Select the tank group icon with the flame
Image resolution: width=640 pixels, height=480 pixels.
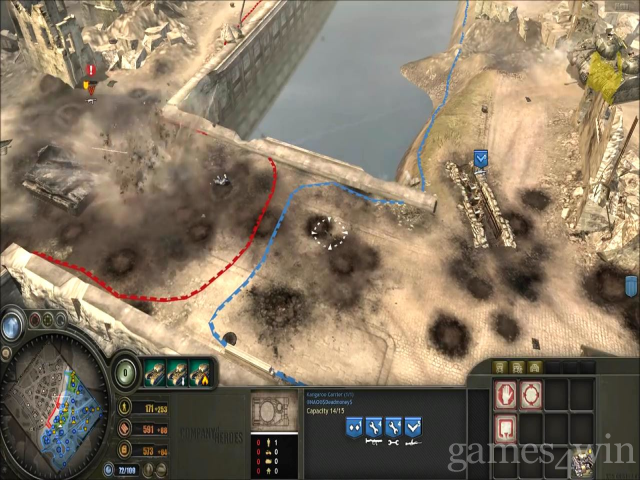point(200,372)
